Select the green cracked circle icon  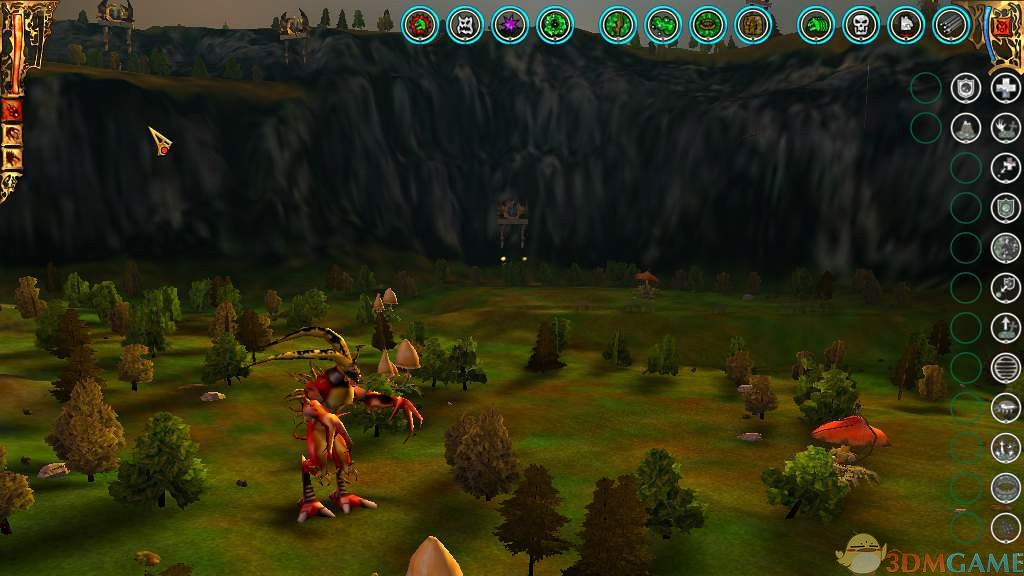619,25
